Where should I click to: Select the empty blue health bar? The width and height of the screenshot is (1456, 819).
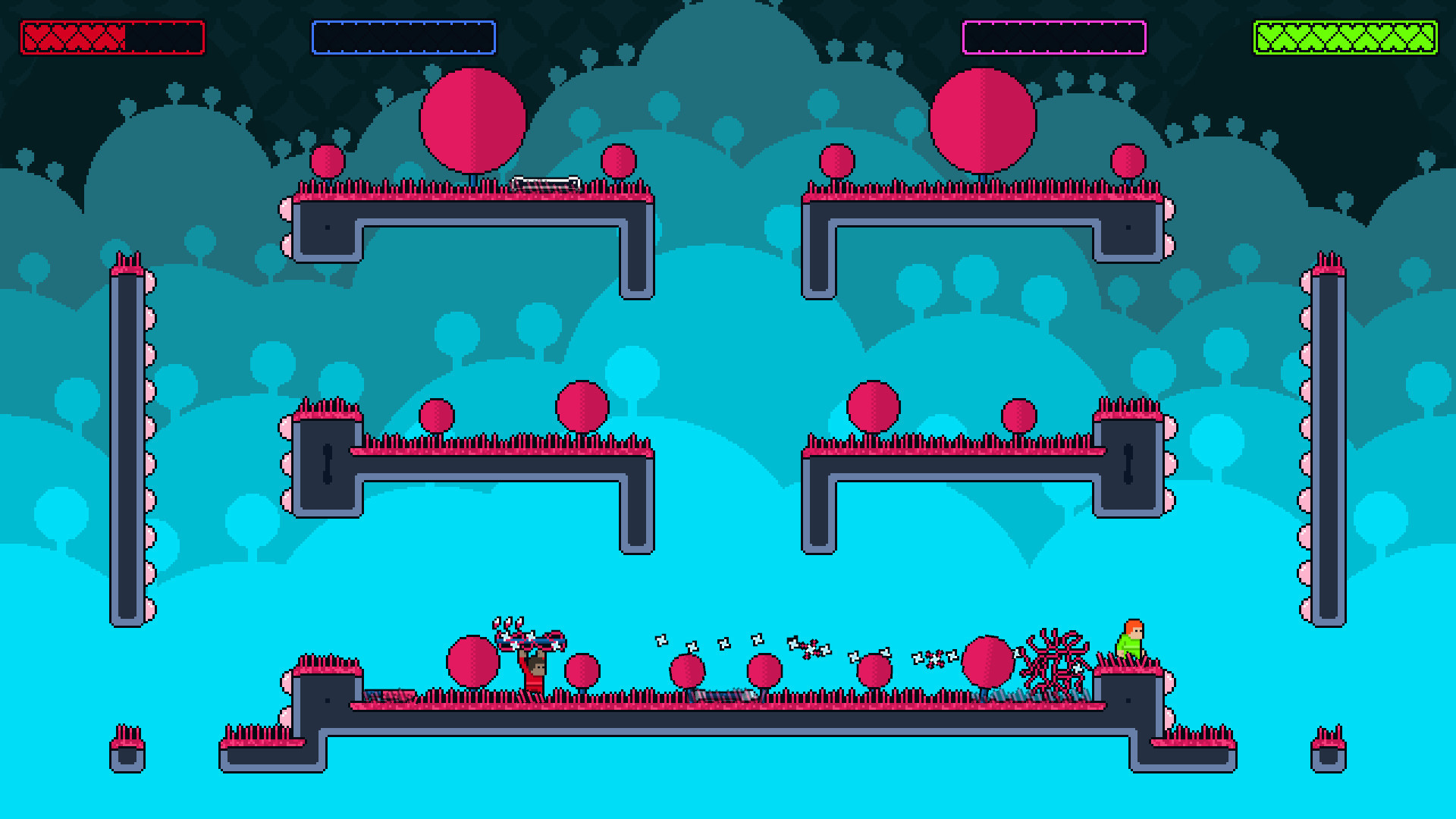pos(404,35)
